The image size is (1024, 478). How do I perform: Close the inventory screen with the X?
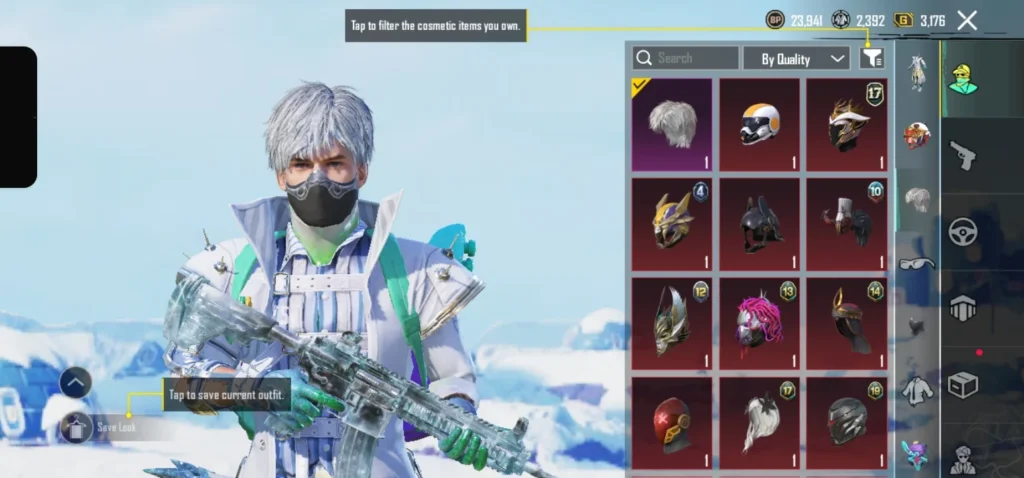[966, 20]
